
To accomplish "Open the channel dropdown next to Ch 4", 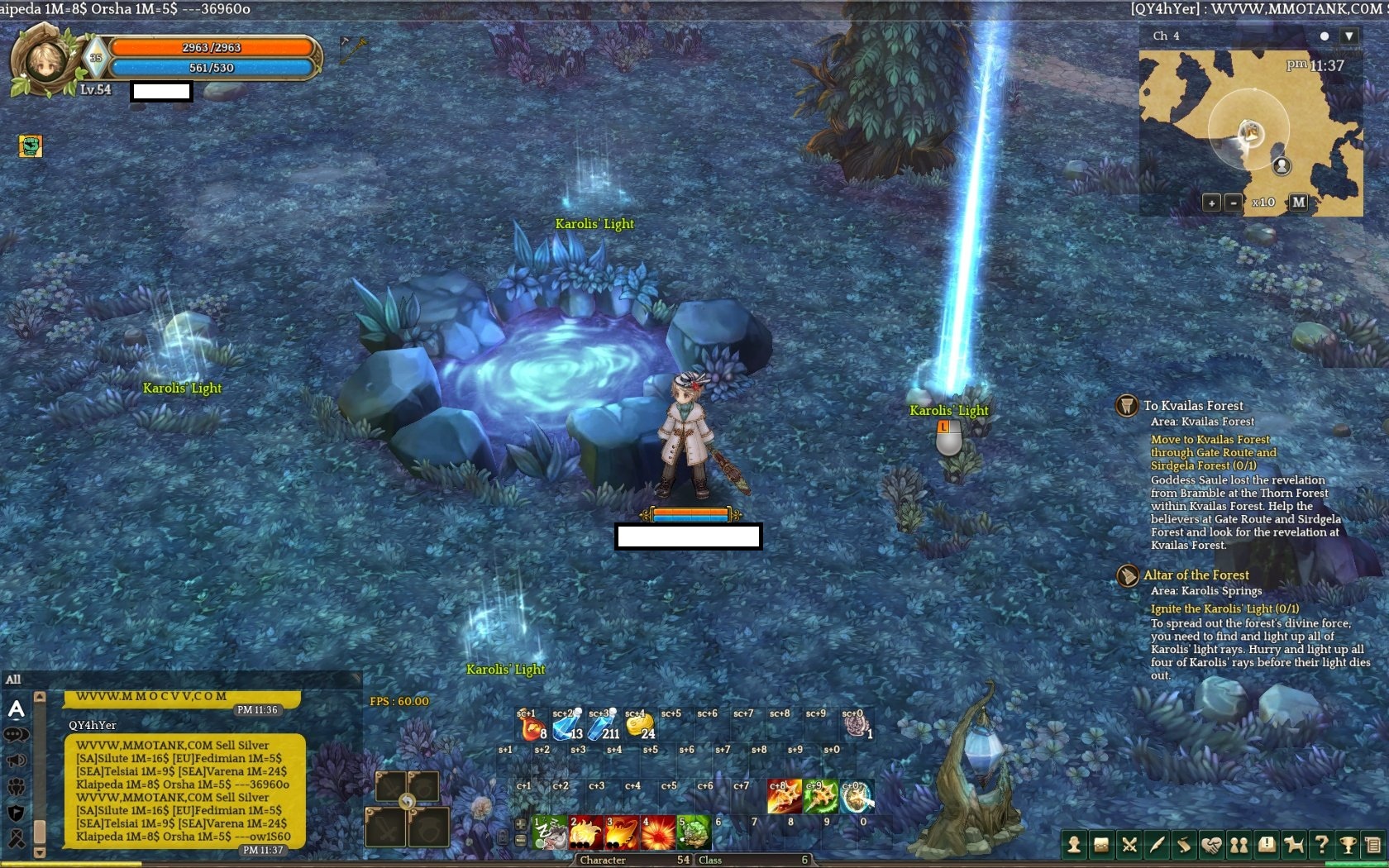I will pyautogui.click(x=1348, y=36).
